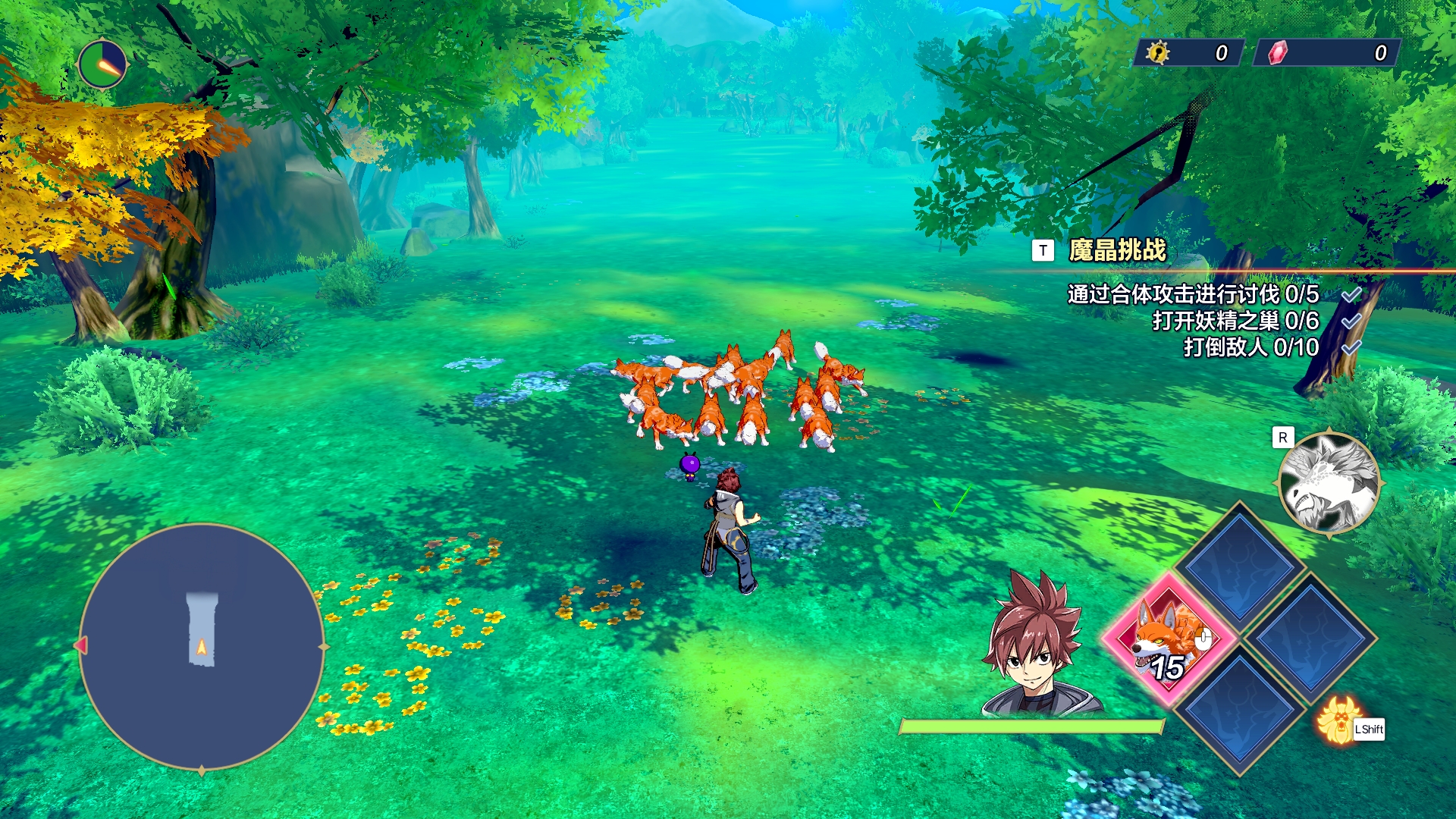The width and height of the screenshot is (1456, 819).
Task: Select the 通过合体攻击进行讨伐 objective line
Action: pos(1193,294)
